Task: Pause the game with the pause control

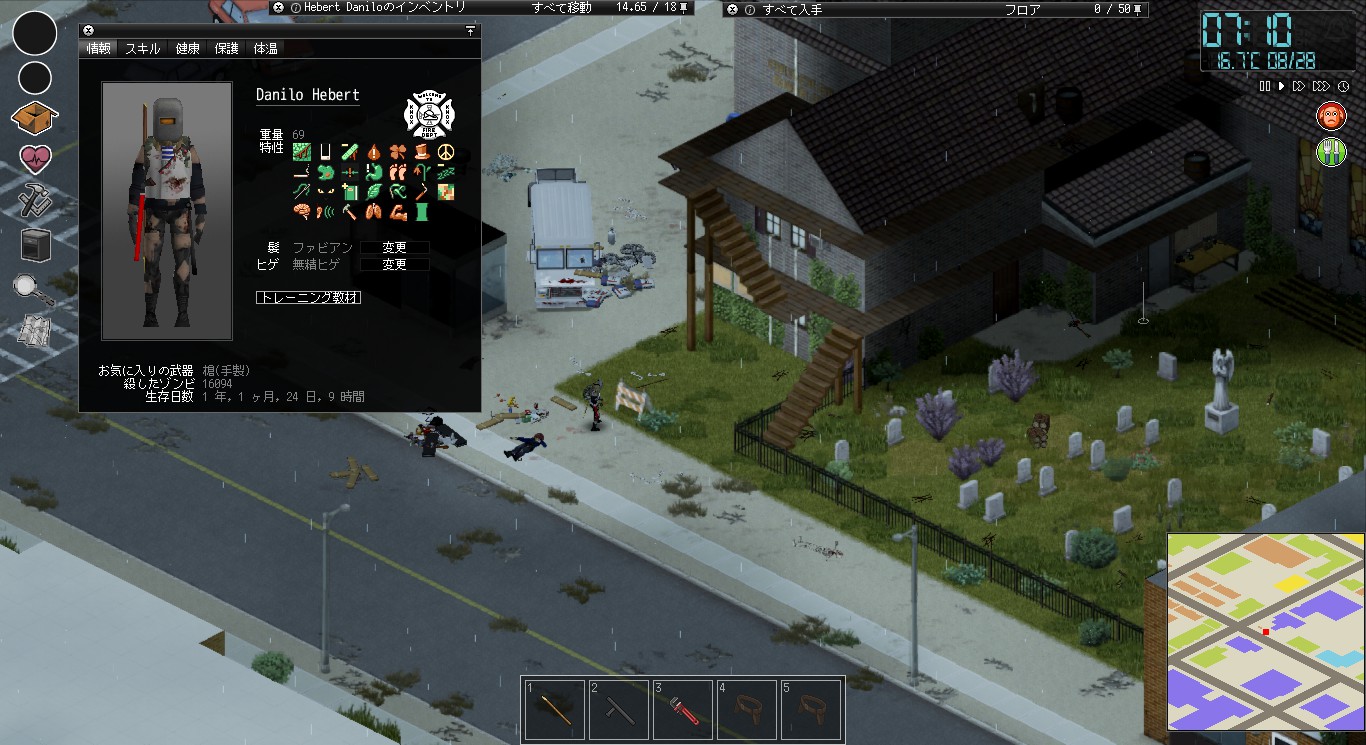Action: click(1263, 86)
